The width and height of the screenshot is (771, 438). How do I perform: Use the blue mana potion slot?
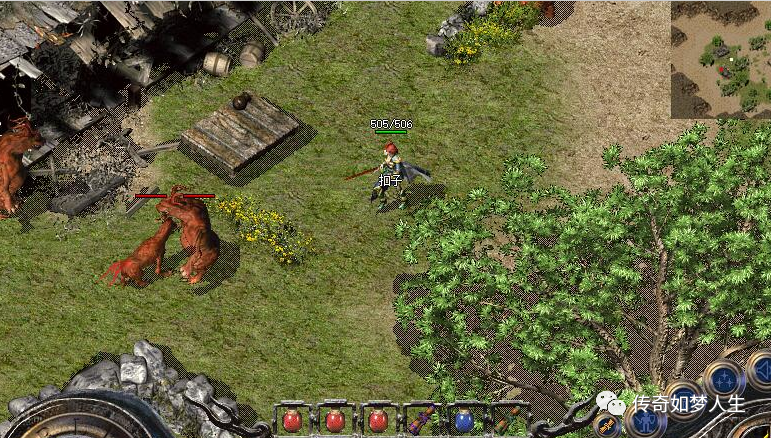(x=465, y=421)
